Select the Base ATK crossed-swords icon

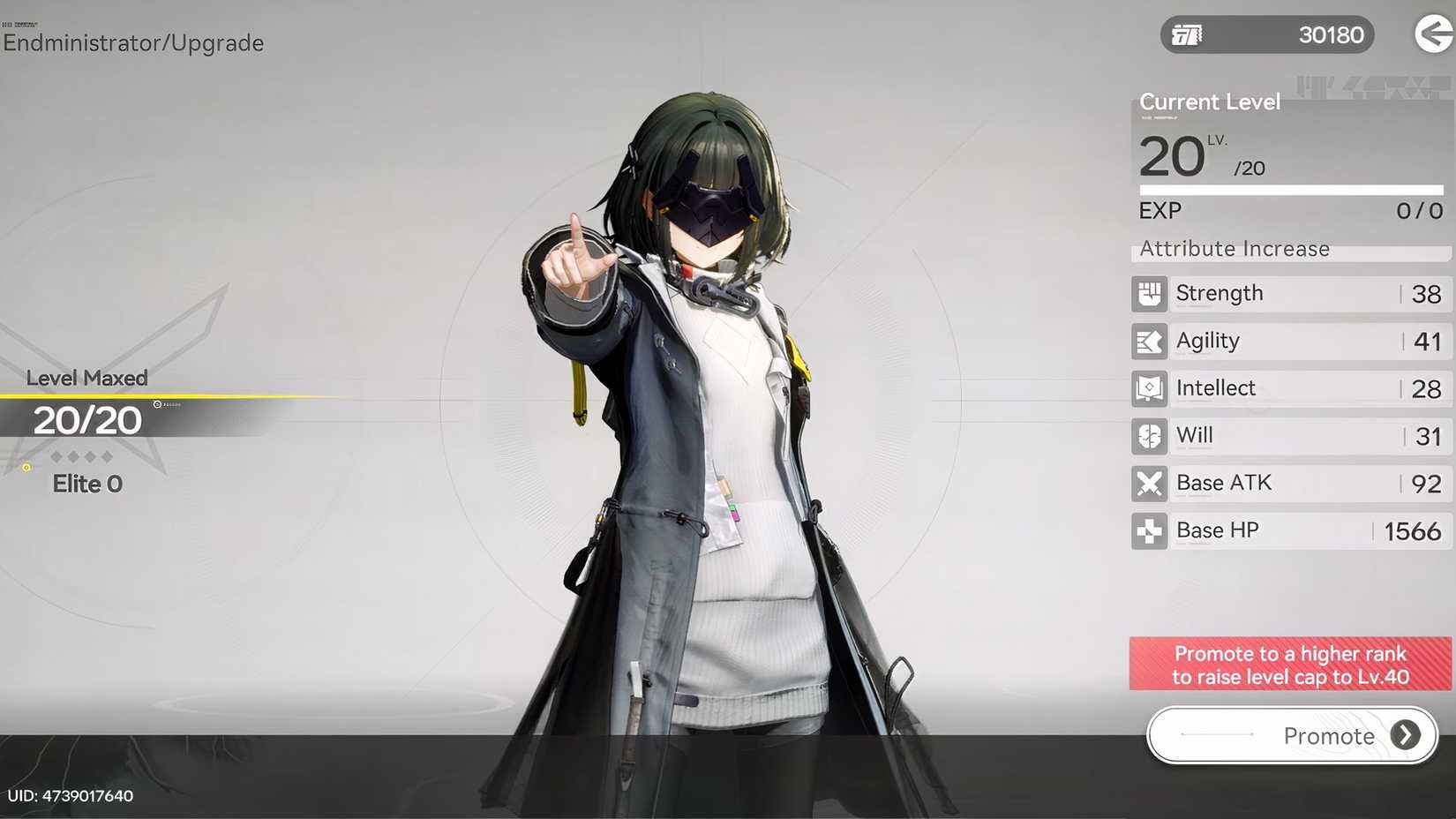pyautogui.click(x=1148, y=484)
